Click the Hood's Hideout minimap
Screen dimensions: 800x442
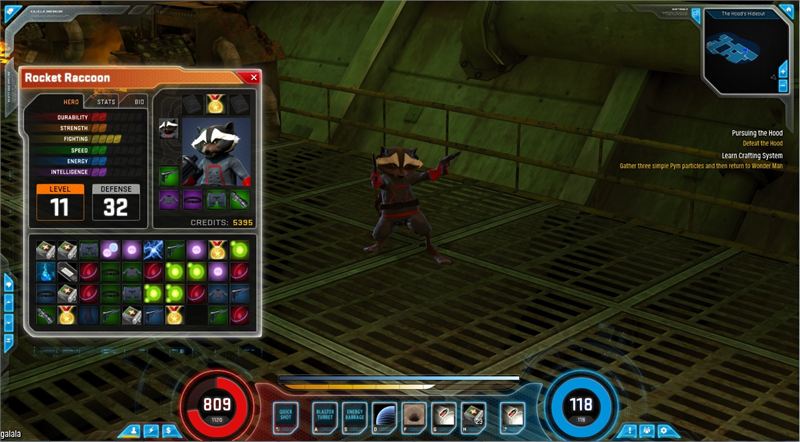738,50
